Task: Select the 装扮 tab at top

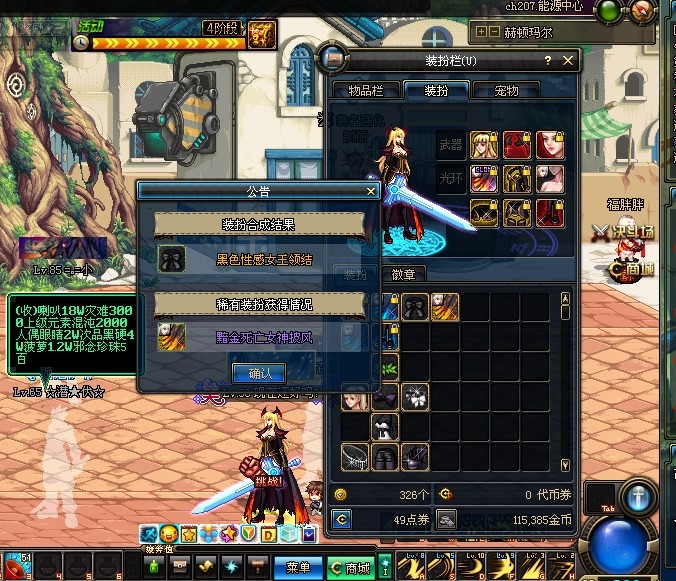Action: point(436,91)
